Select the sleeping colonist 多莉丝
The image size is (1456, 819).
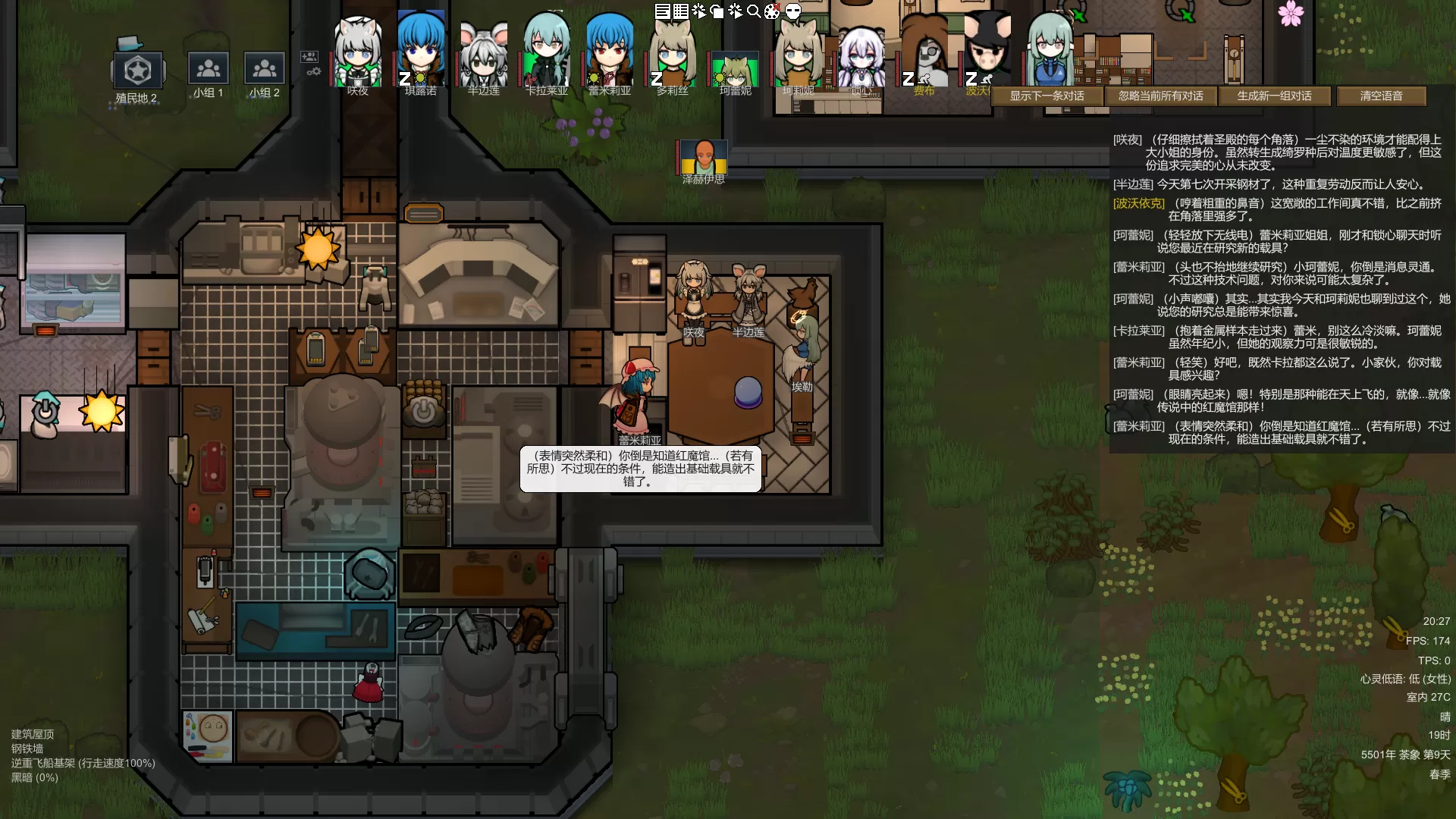point(673,53)
